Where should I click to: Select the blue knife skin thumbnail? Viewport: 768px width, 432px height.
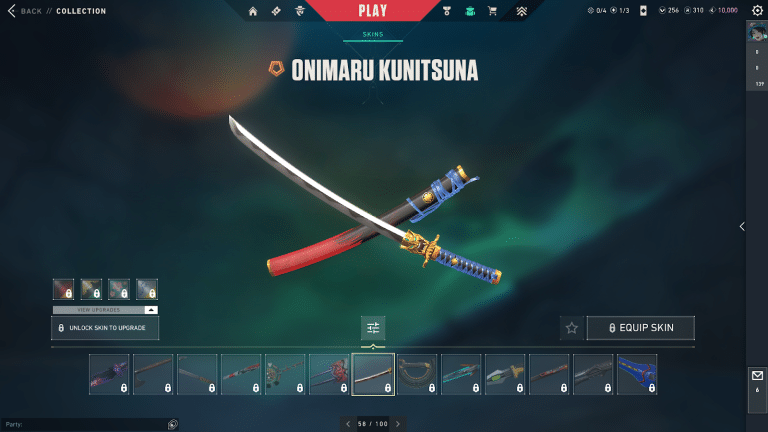click(x=637, y=375)
